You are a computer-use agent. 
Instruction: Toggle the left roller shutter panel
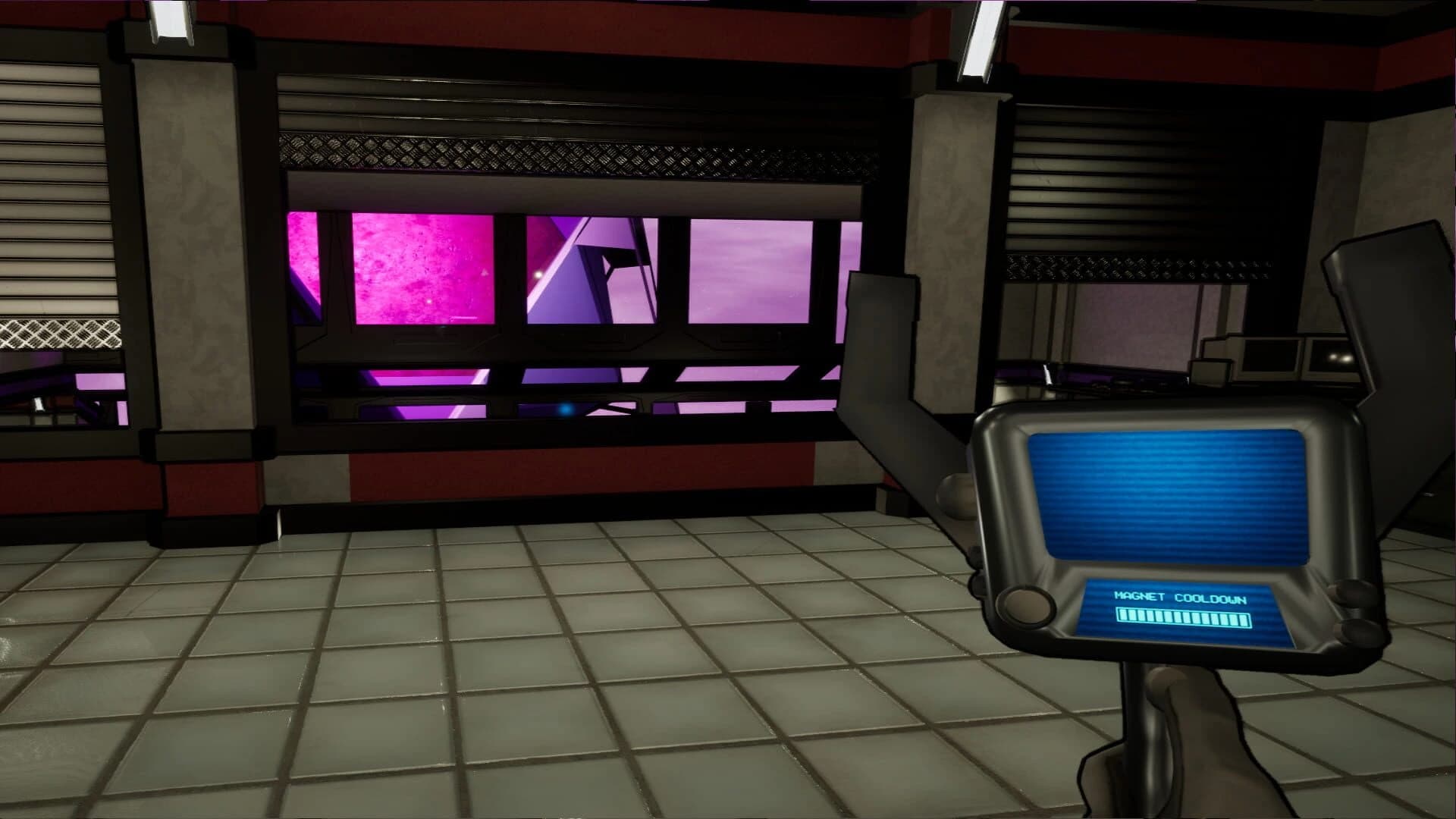[x=61, y=190]
